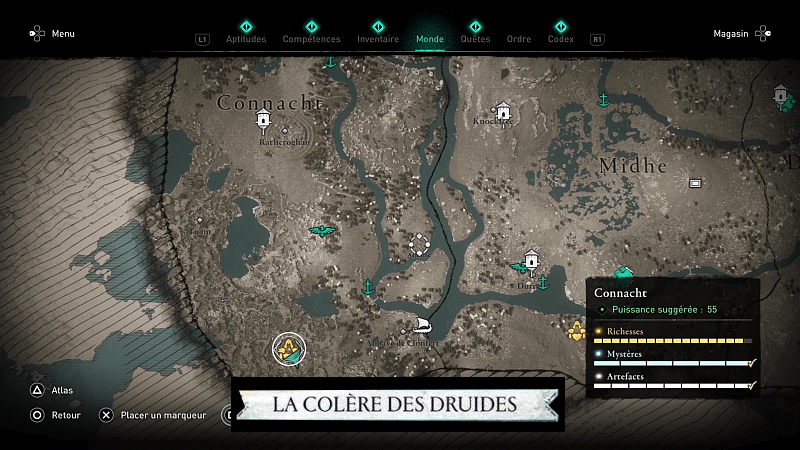The width and height of the screenshot is (800, 450).
Task: Open the Ordre tab
Action: pos(519,39)
